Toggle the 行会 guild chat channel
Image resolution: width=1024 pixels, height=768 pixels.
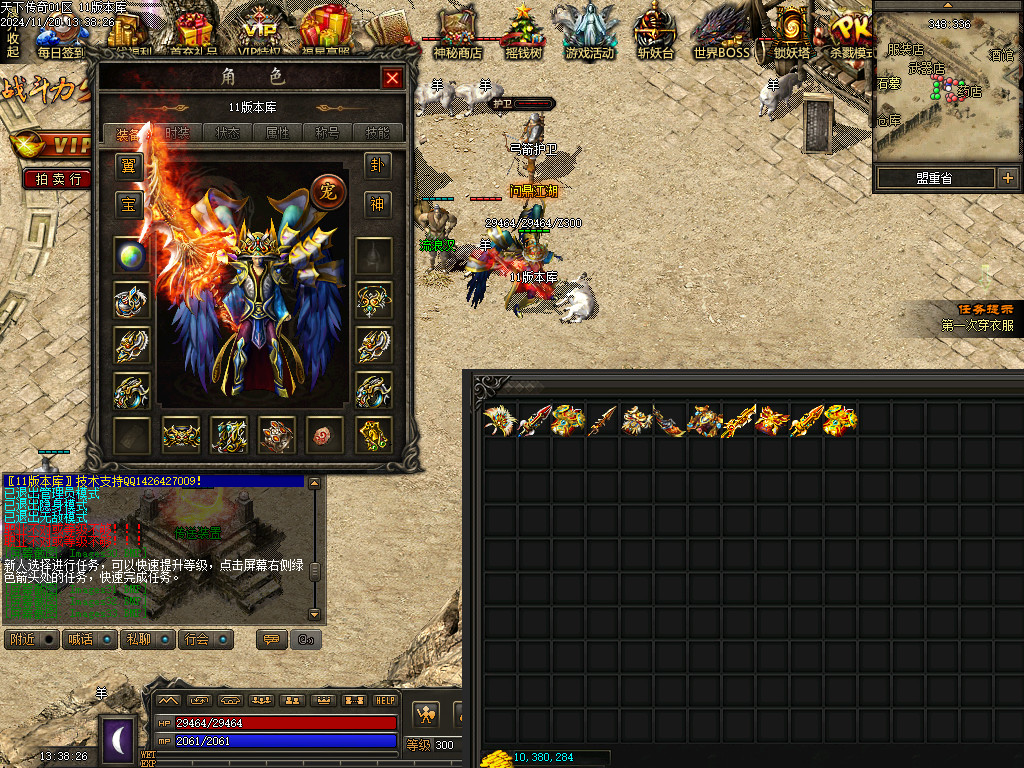click(x=207, y=639)
